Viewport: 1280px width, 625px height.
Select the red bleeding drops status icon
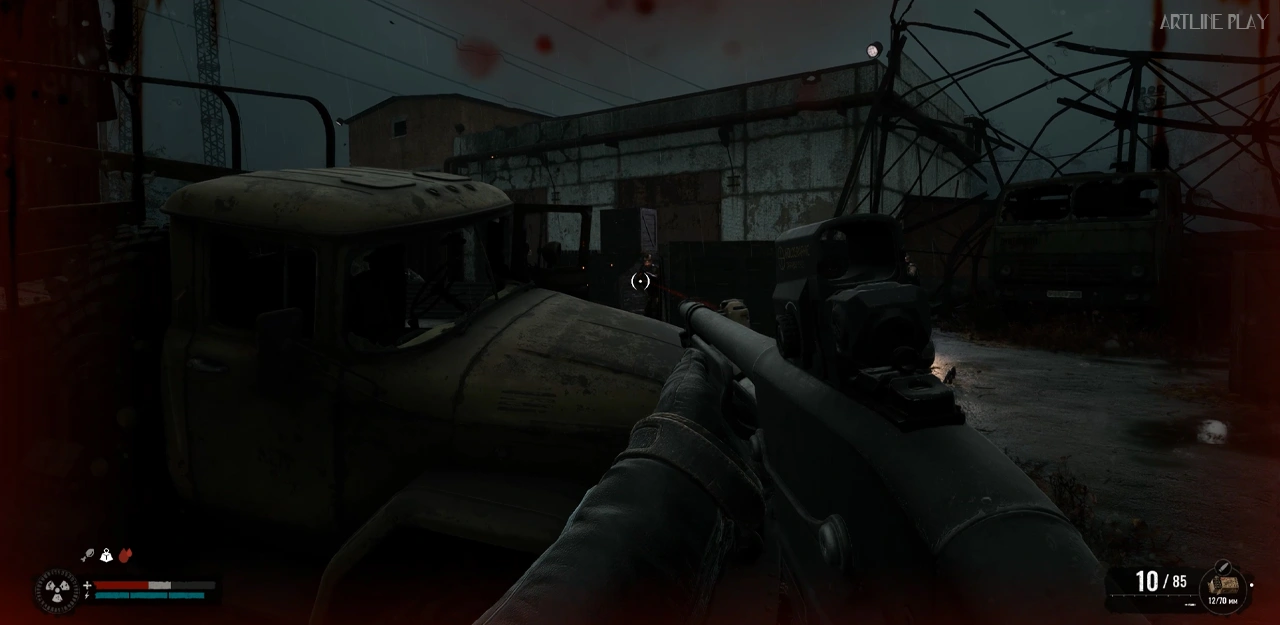pos(125,555)
